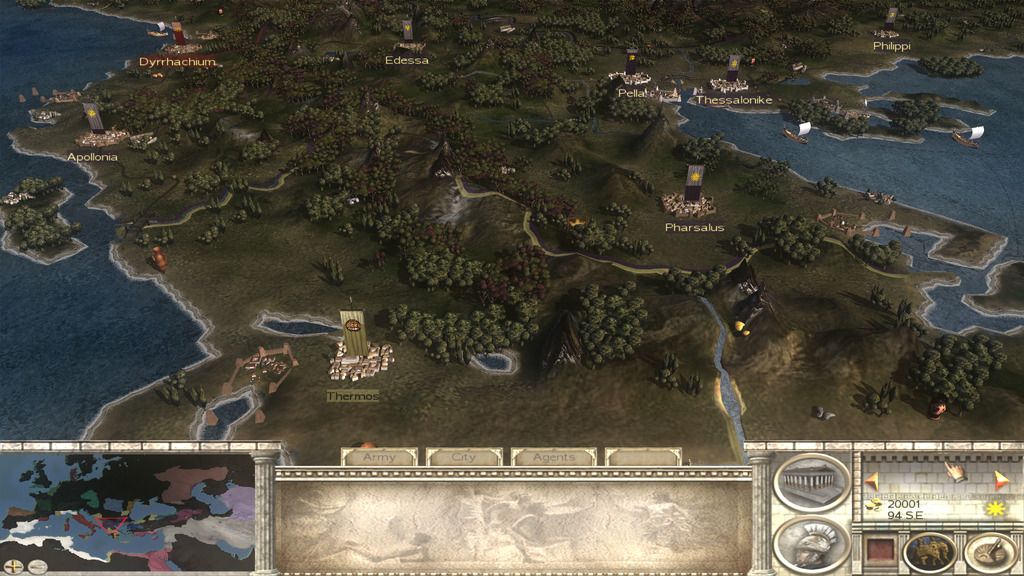Open the golden beast faction button
Viewport: 1024px width, 576px height.
[x=928, y=552]
